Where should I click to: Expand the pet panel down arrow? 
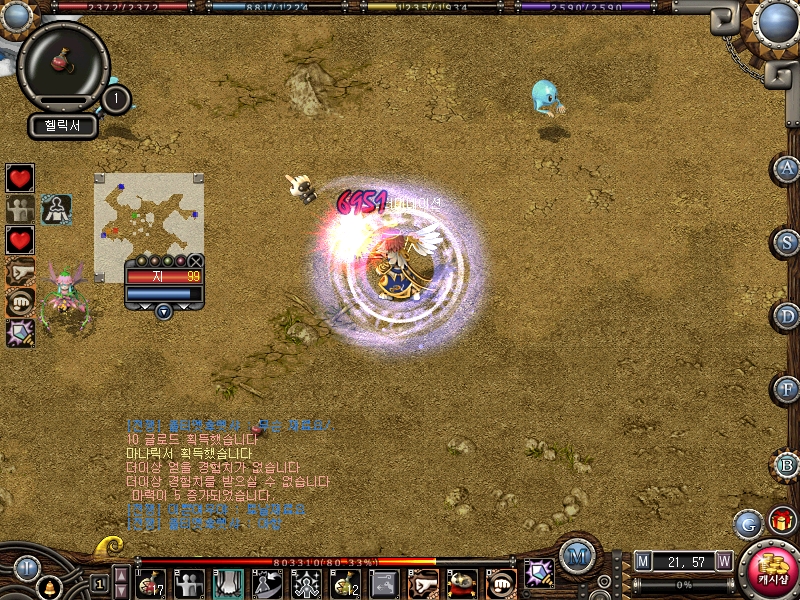coord(164,311)
